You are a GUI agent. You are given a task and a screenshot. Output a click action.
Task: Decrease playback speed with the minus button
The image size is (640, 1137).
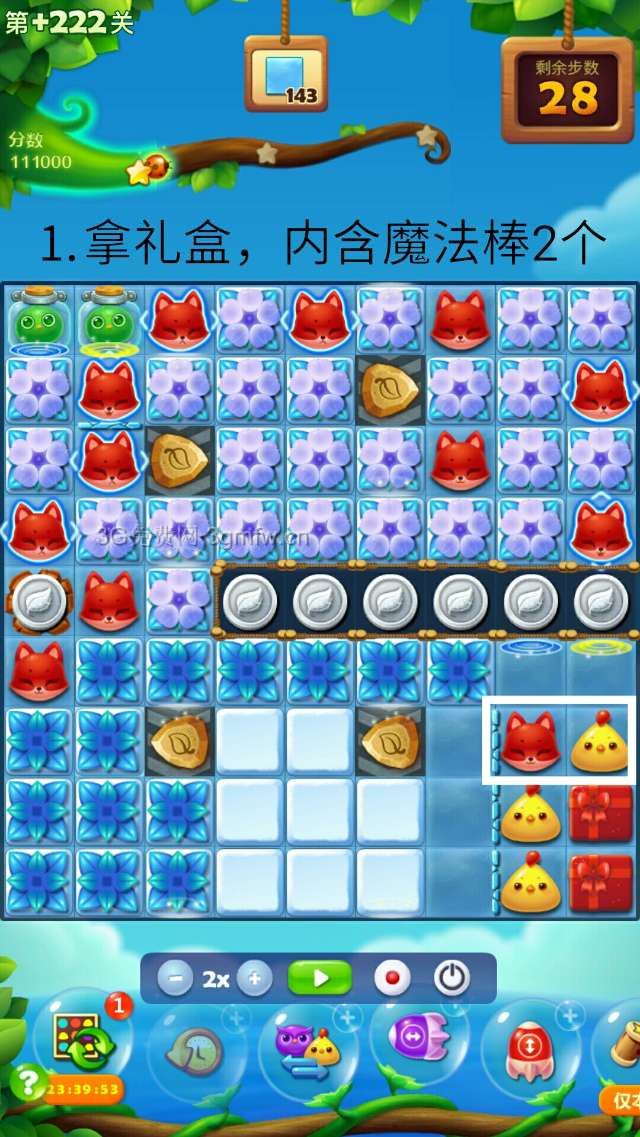pyautogui.click(x=175, y=978)
